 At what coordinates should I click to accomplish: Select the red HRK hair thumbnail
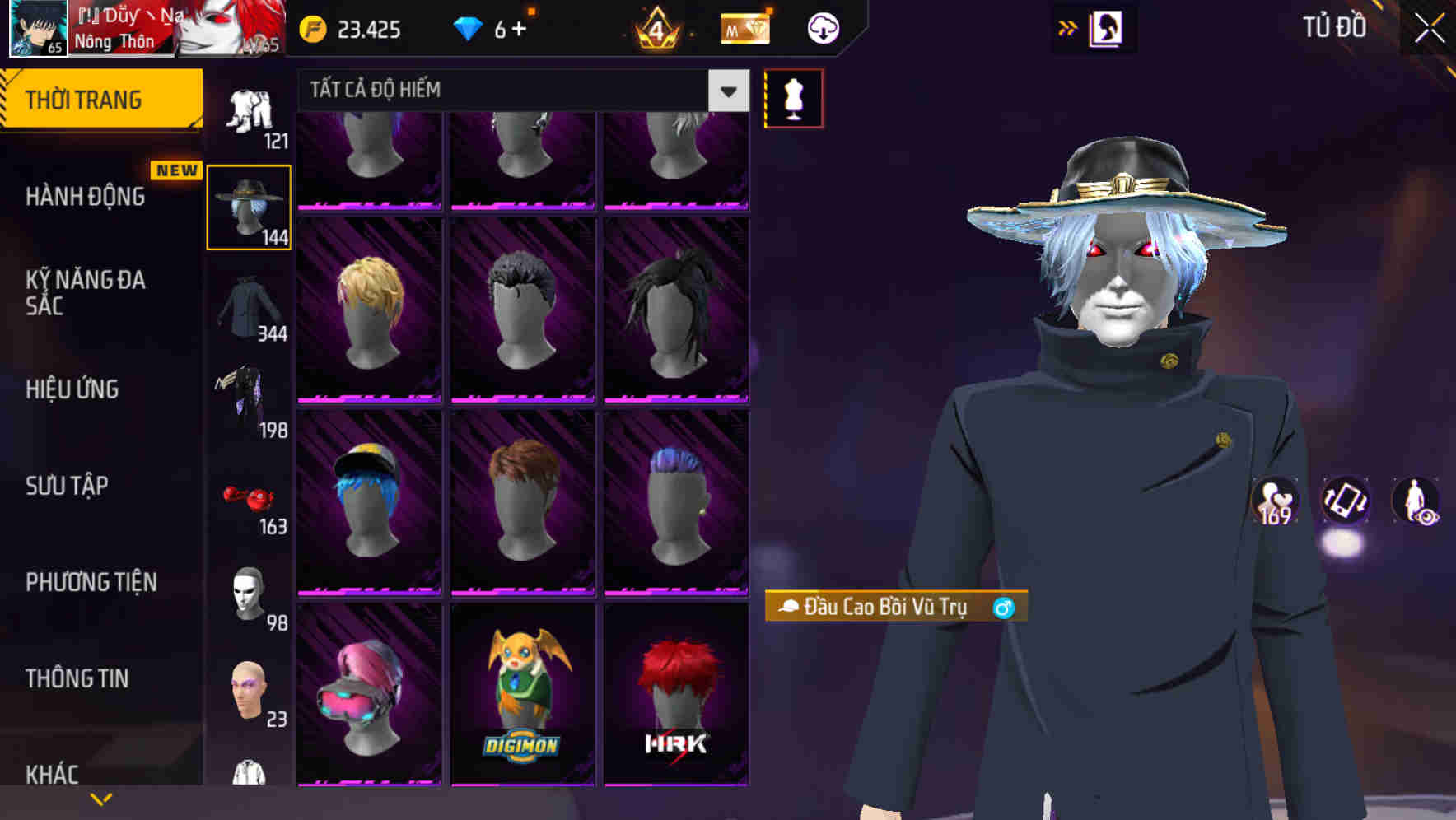[x=675, y=692]
